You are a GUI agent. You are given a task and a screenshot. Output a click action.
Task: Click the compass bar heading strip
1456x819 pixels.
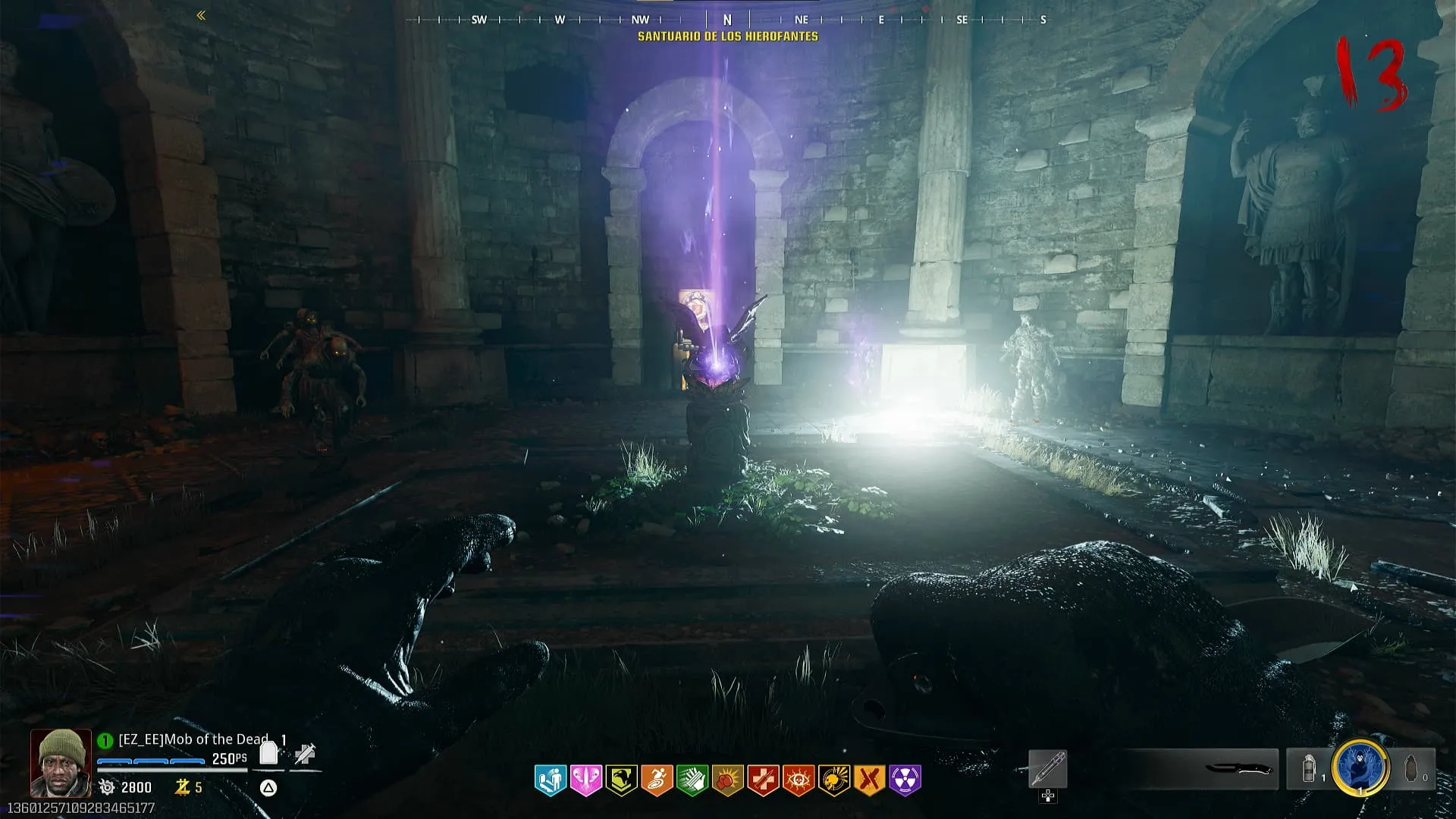tap(726, 20)
